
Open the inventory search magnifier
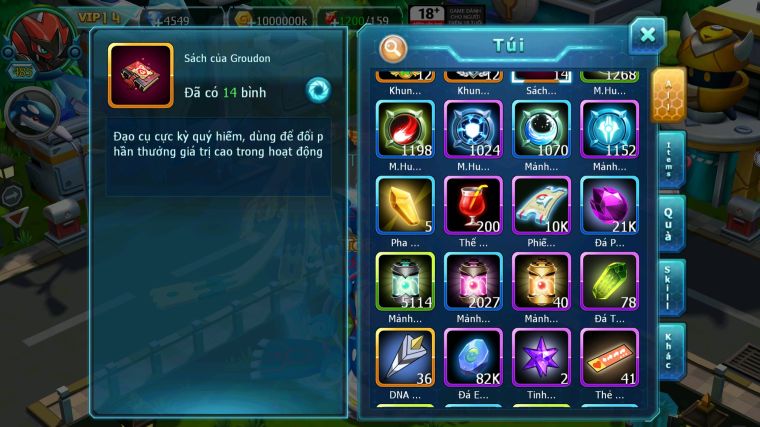(394, 47)
